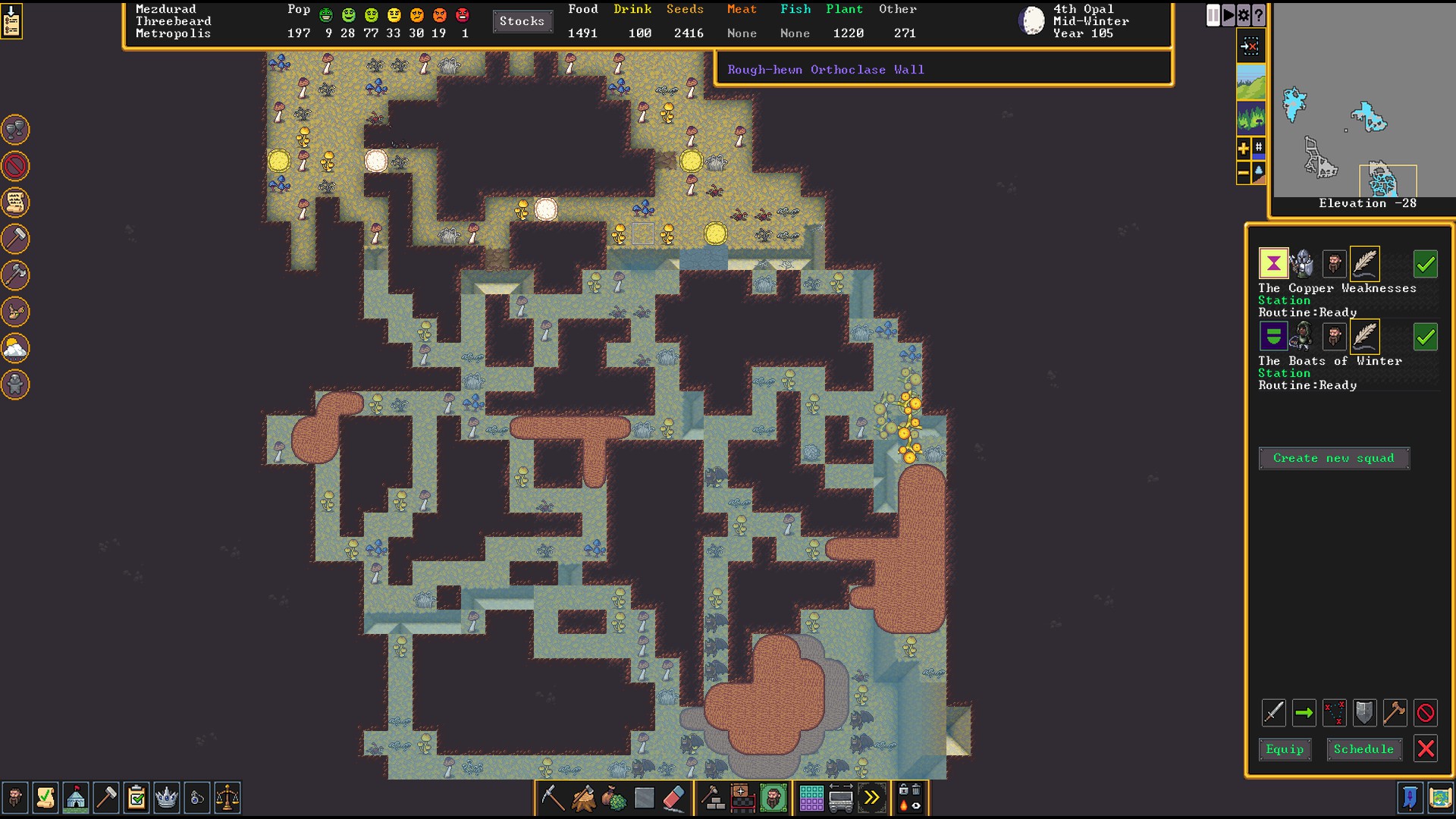Choose the eraser tool
Screen dimensions: 1456x819
(674, 798)
